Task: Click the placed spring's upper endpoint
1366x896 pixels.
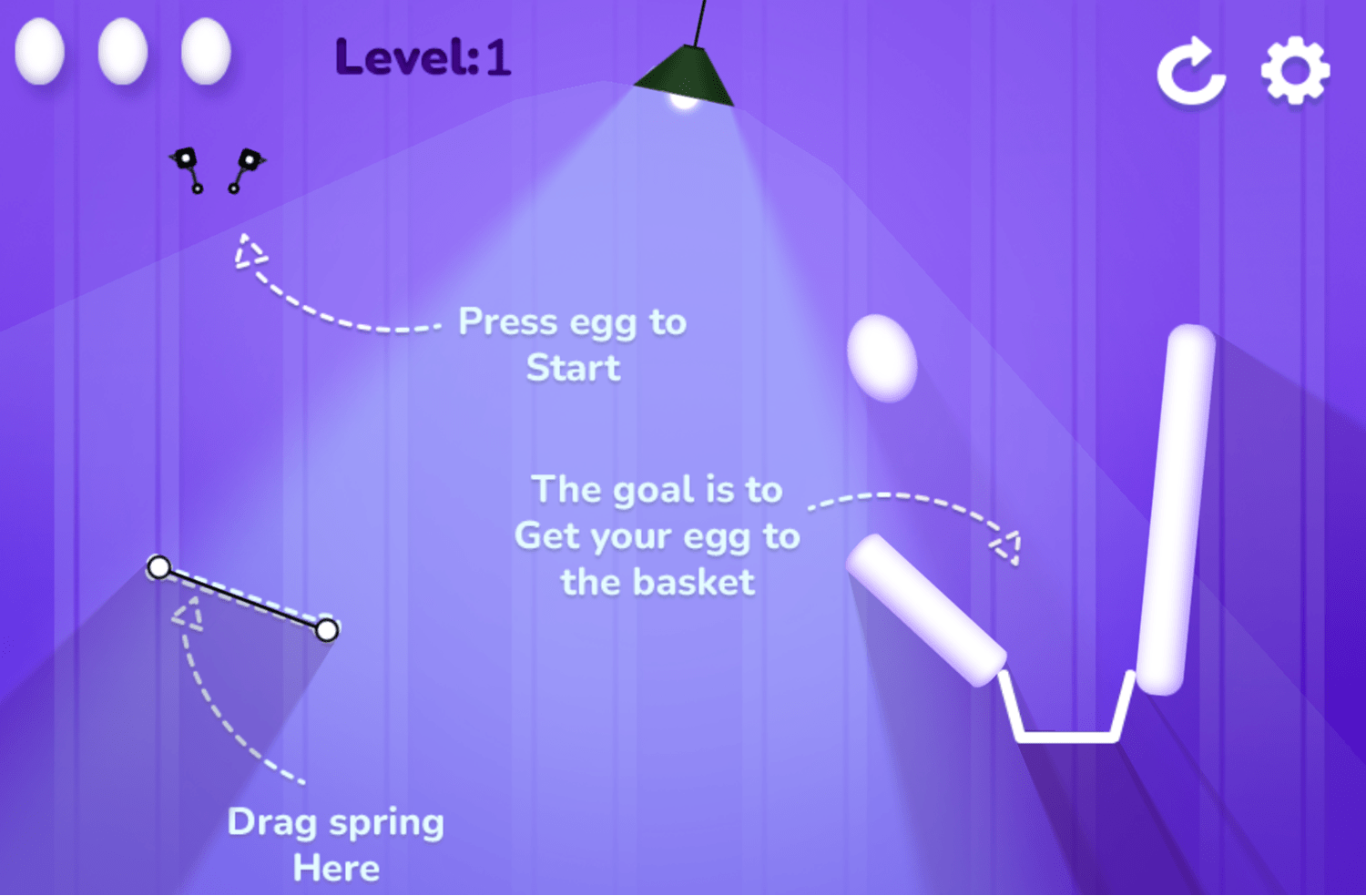Action: point(160,567)
